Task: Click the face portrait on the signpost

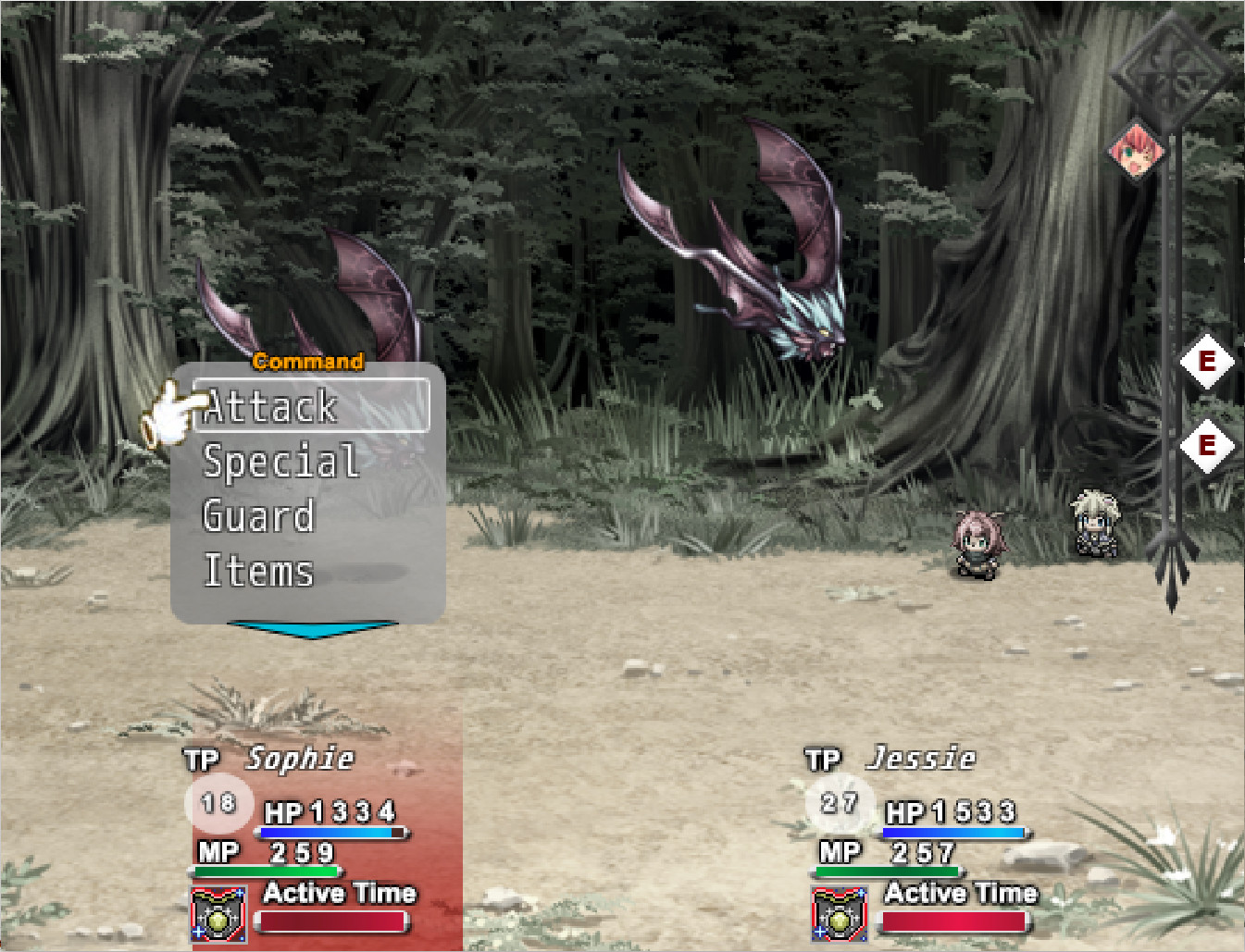Action: coord(1137,151)
